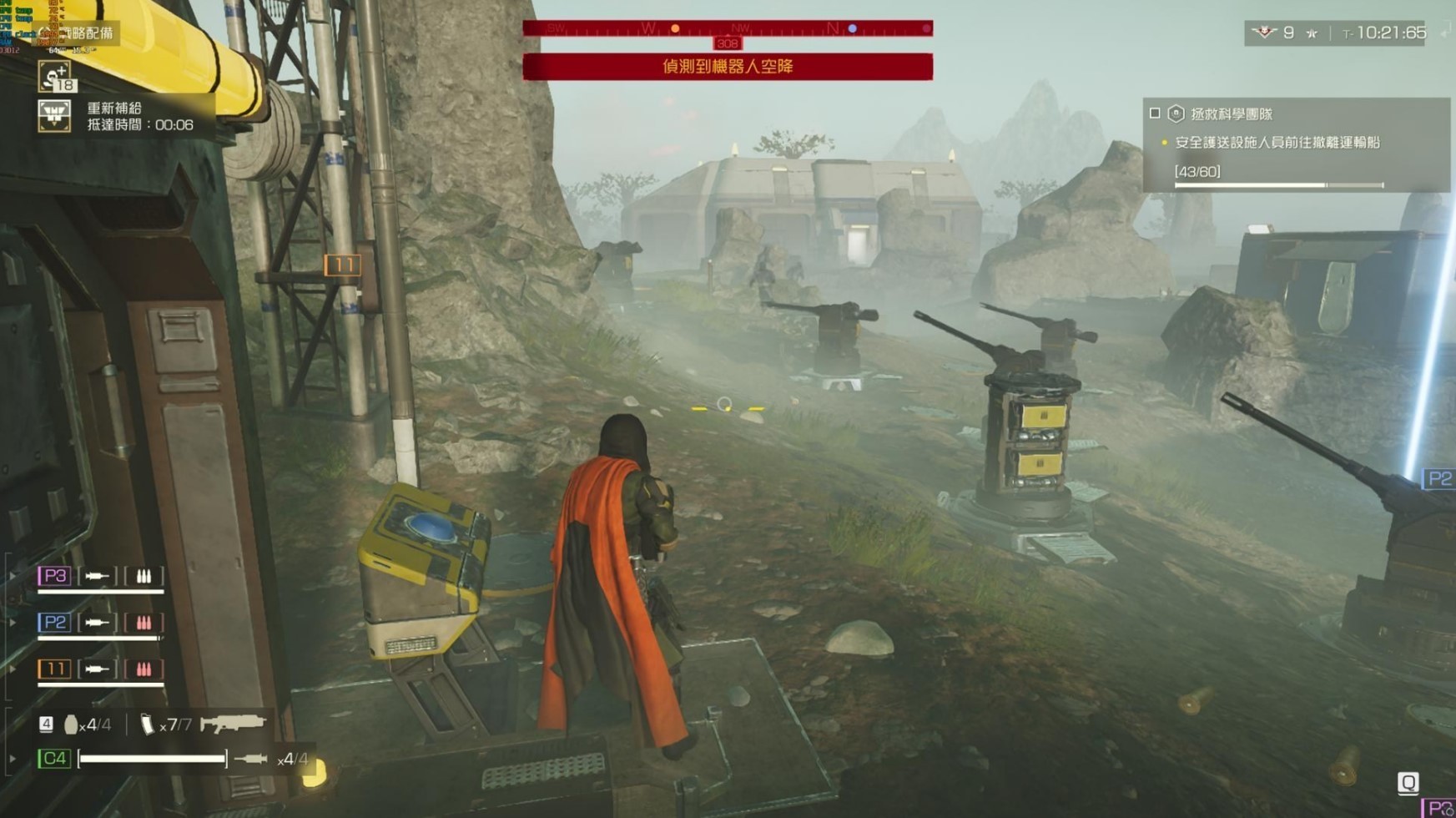Click the reinforcement icon showing 18
Image resolution: width=1456 pixels, height=818 pixels.
56,77
